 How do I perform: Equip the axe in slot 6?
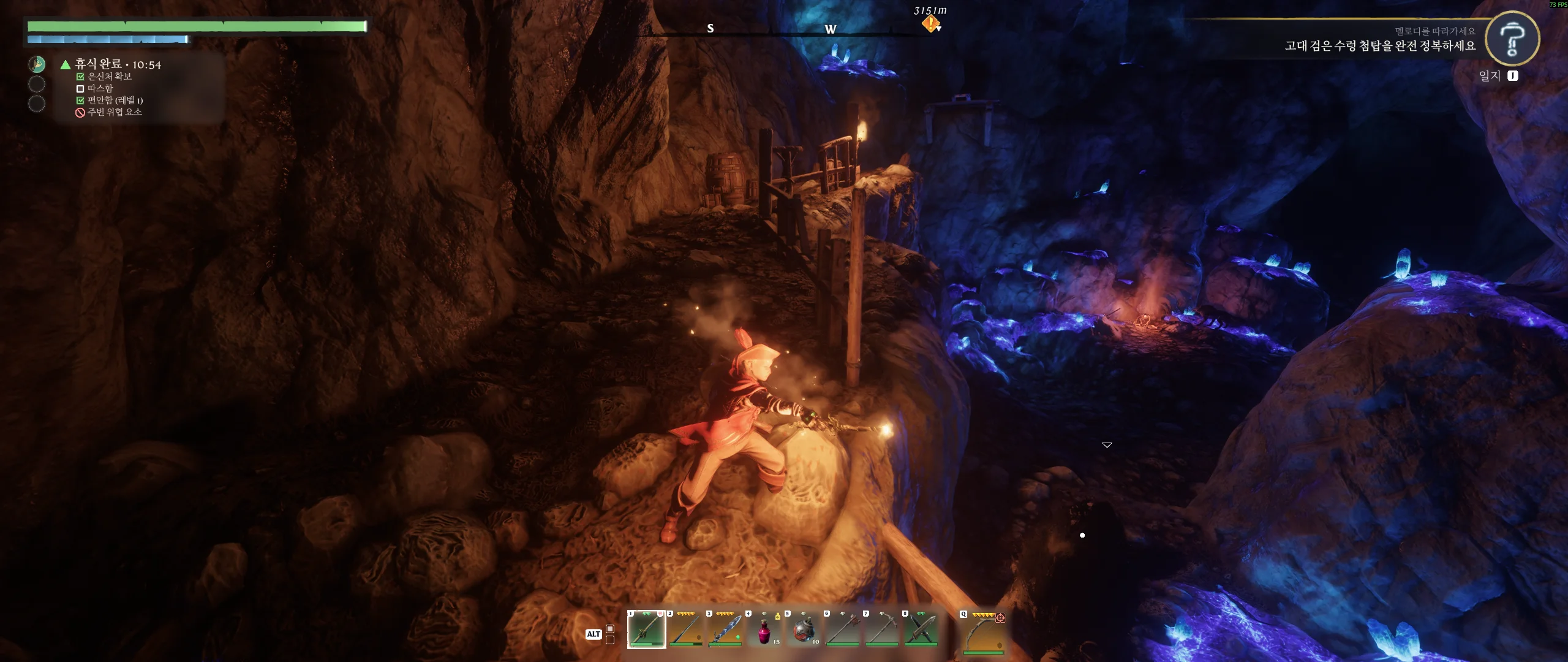(x=842, y=629)
